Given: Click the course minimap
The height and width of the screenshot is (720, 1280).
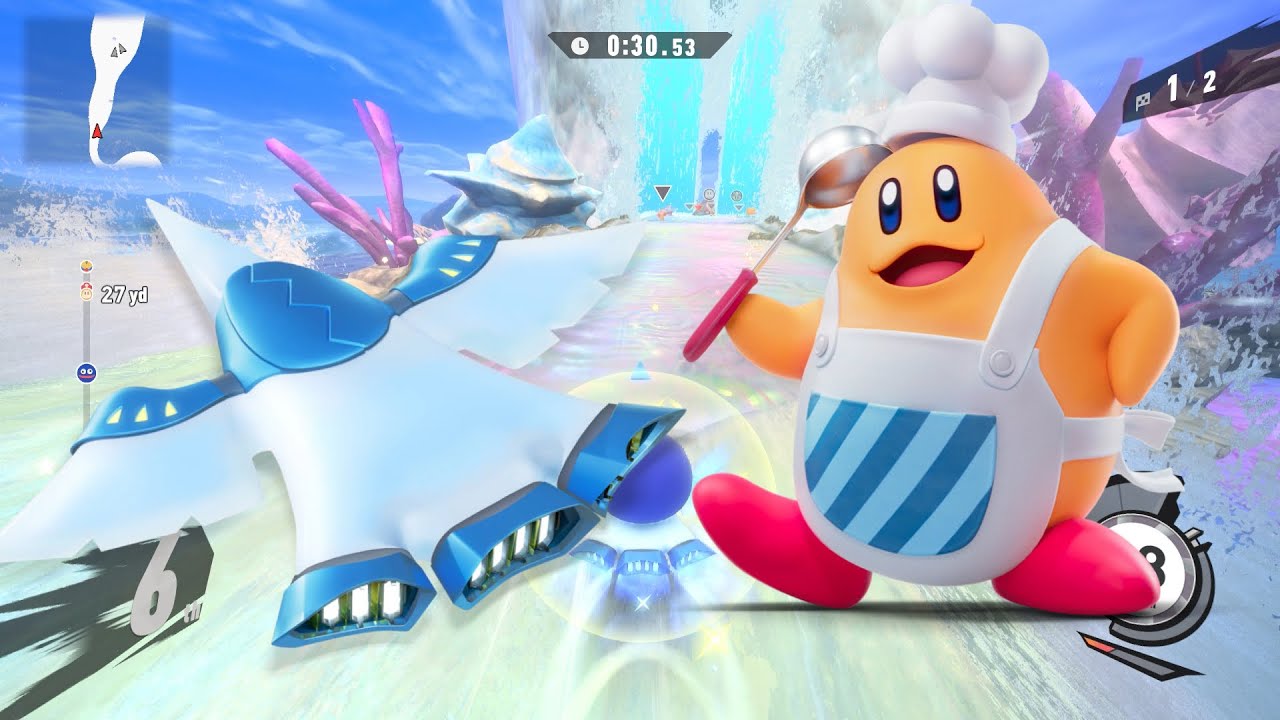Looking at the screenshot, I should click(x=98, y=90).
